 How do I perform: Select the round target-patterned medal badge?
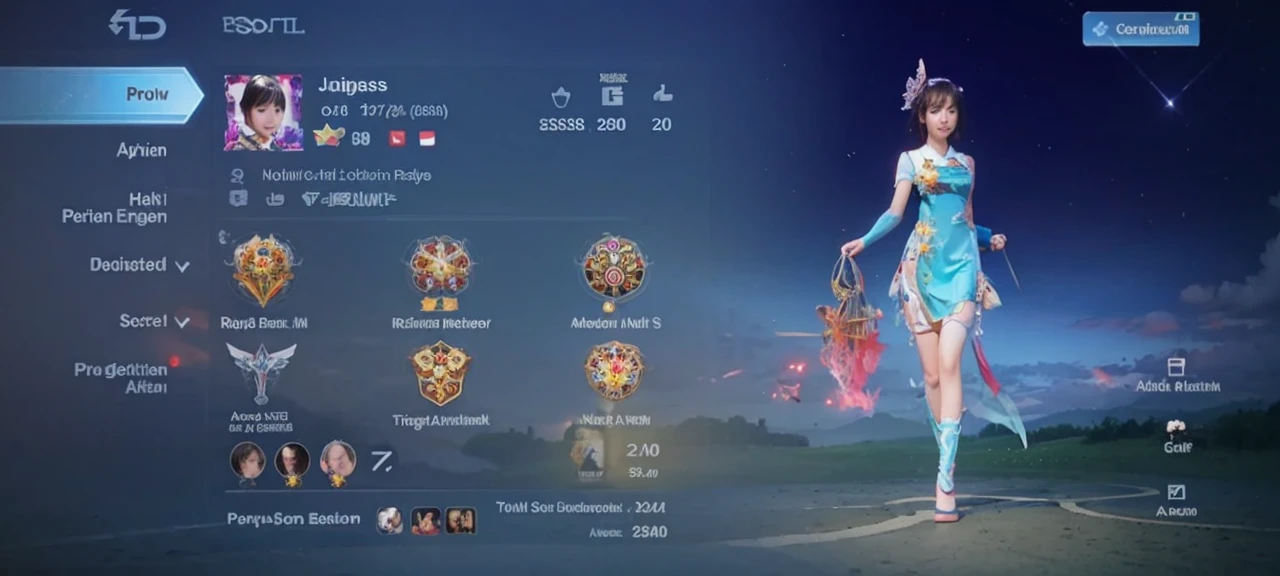(614, 269)
